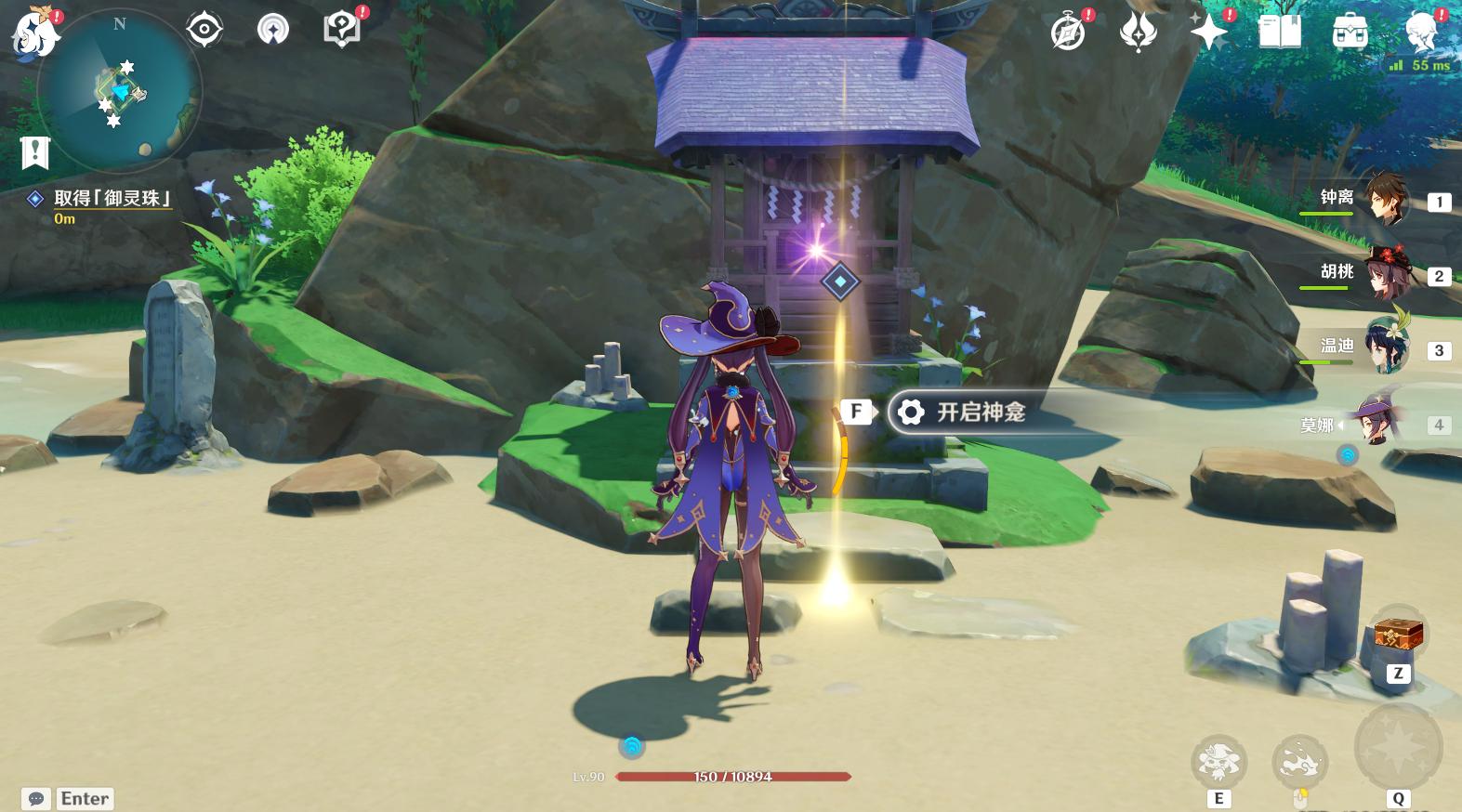
Task: Open the battle pass icon
Action: point(1139,33)
